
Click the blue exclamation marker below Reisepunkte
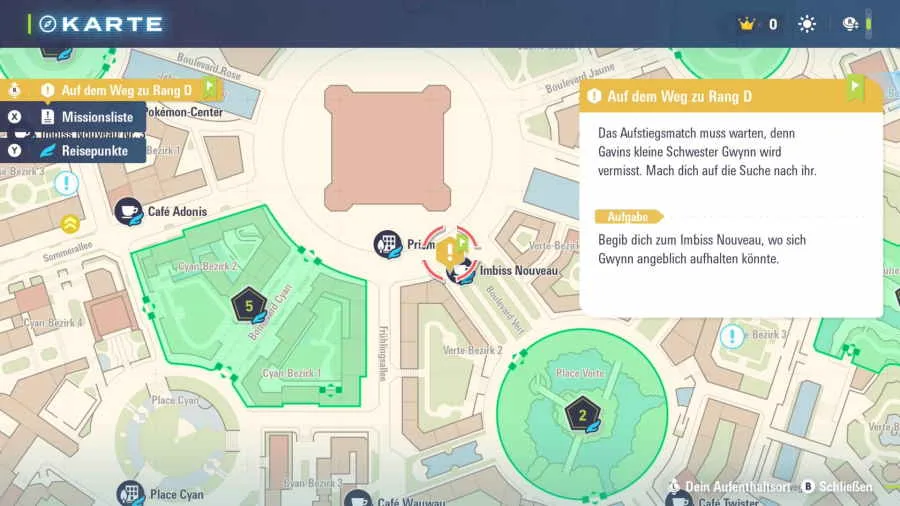(66, 183)
